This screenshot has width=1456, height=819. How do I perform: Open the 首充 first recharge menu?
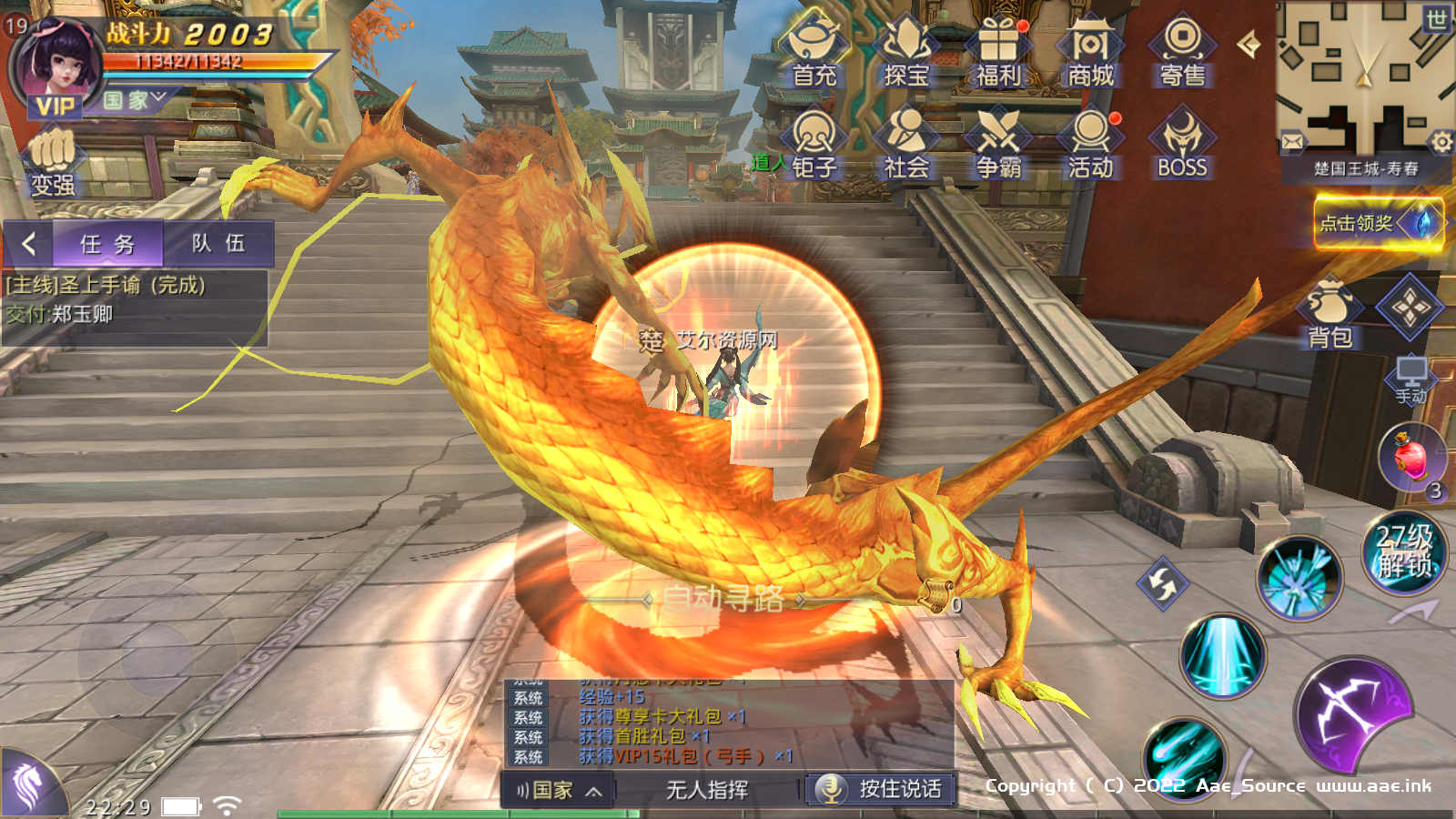pyautogui.click(x=814, y=52)
